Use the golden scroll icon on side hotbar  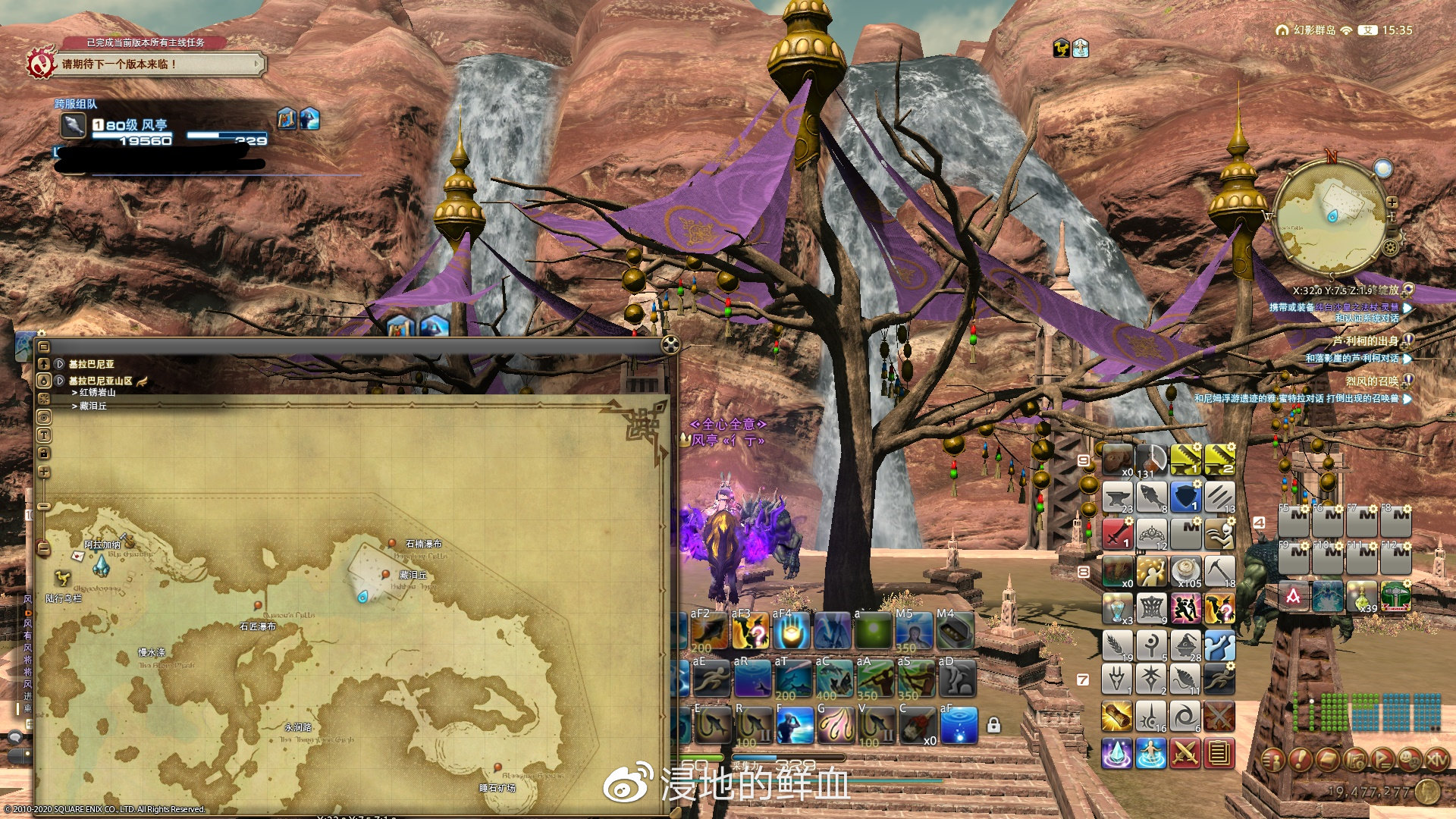point(1117,716)
